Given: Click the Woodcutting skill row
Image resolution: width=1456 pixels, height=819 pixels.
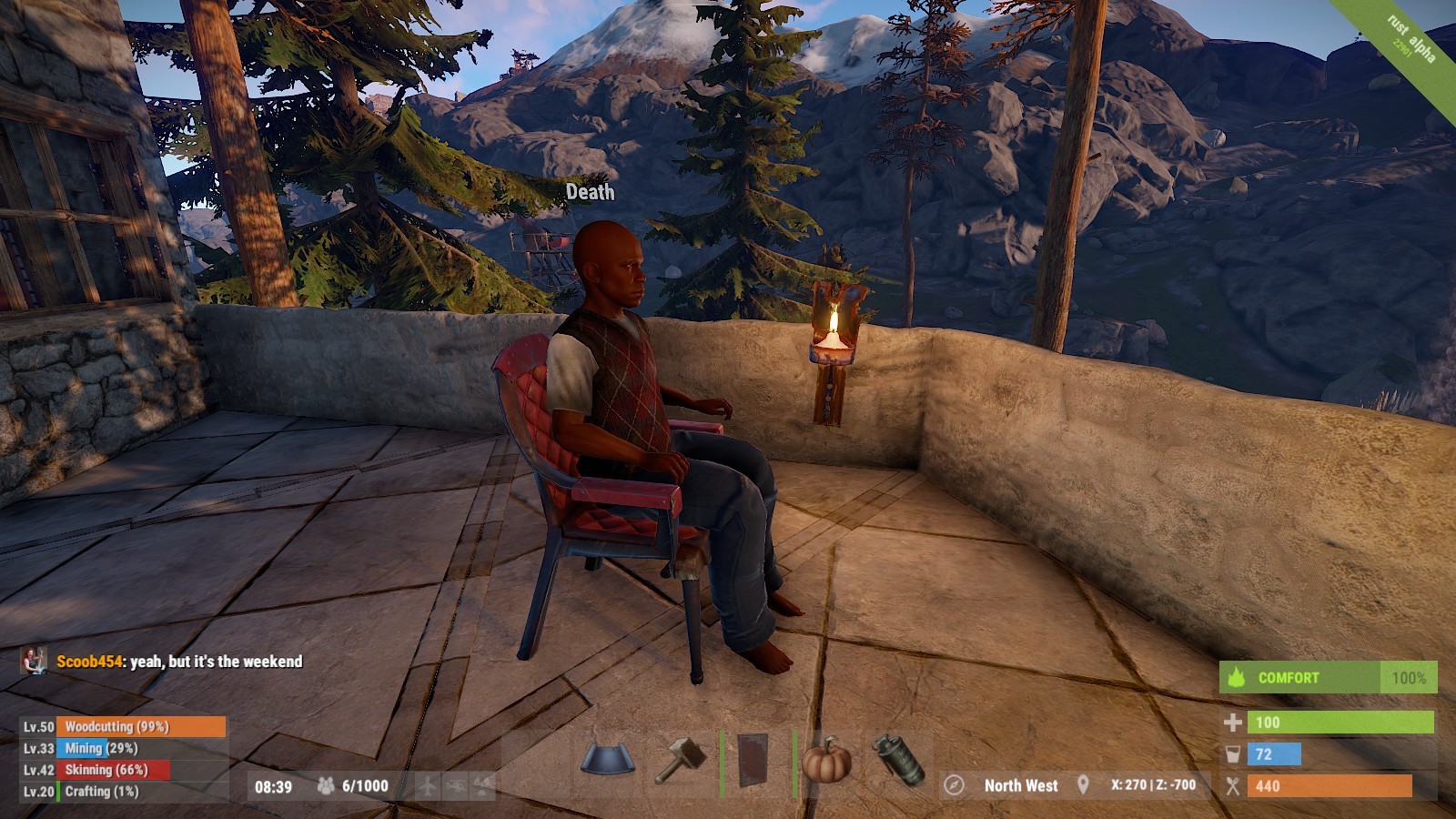Looking at the screenshot, I should [123, 726].
